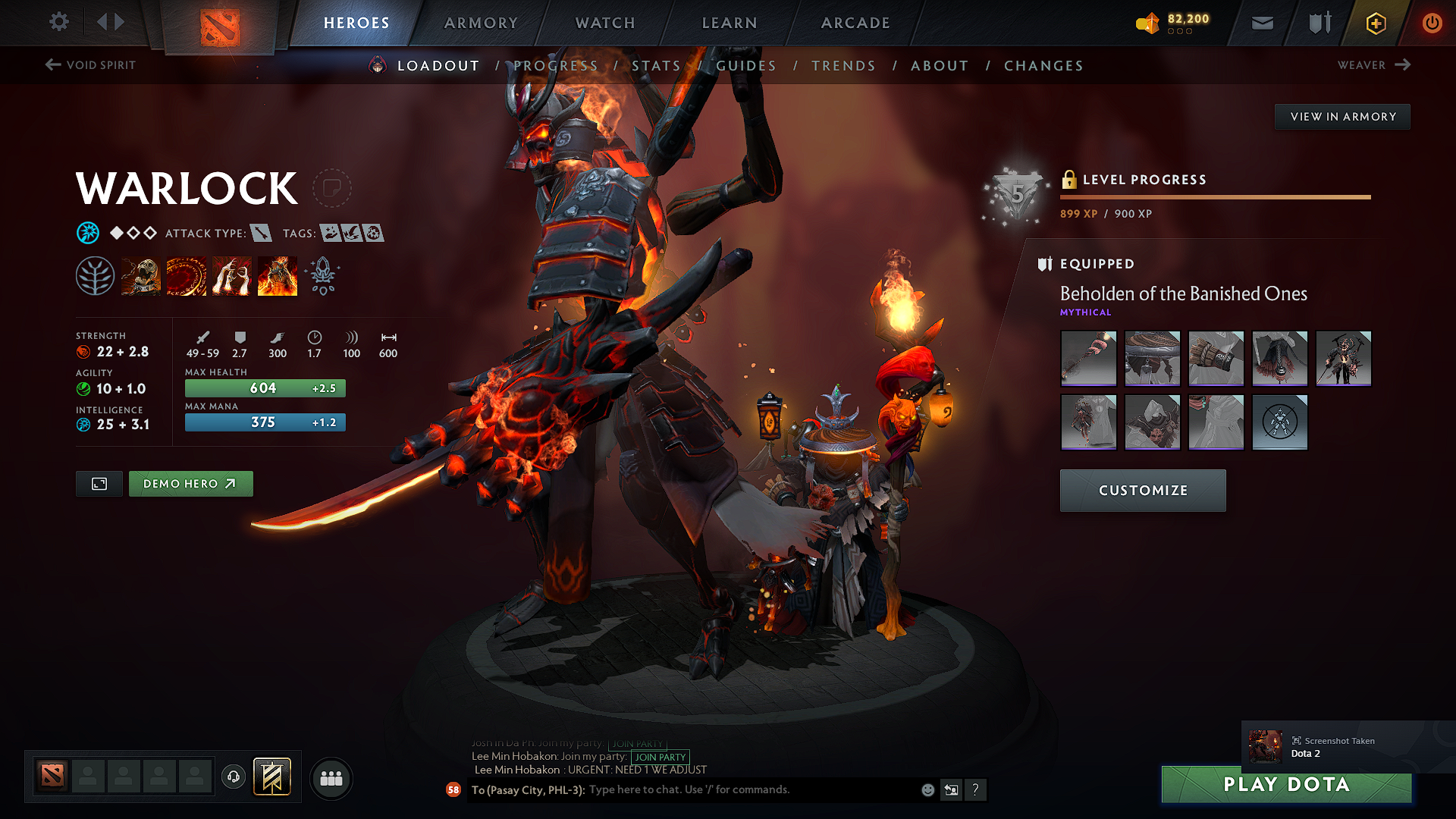Select the Upheaval hands ability icon

click(x=231, y=275)
